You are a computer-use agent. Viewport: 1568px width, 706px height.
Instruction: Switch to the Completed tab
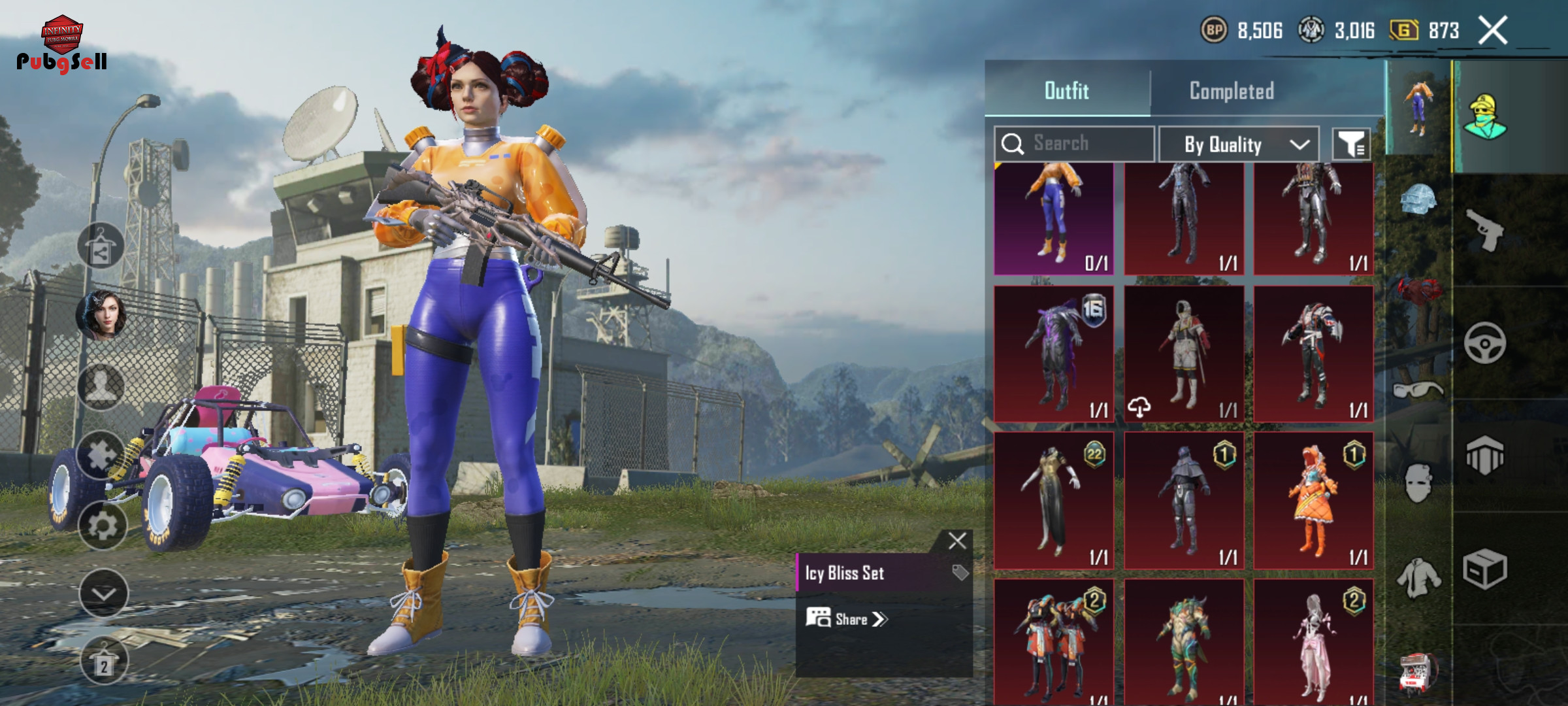coord(1232,91)
